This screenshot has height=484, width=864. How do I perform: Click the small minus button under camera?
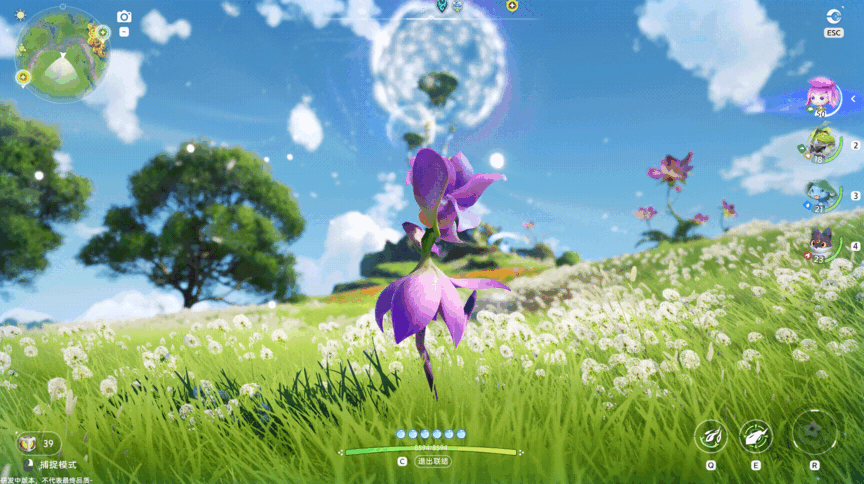pos(124,31)
